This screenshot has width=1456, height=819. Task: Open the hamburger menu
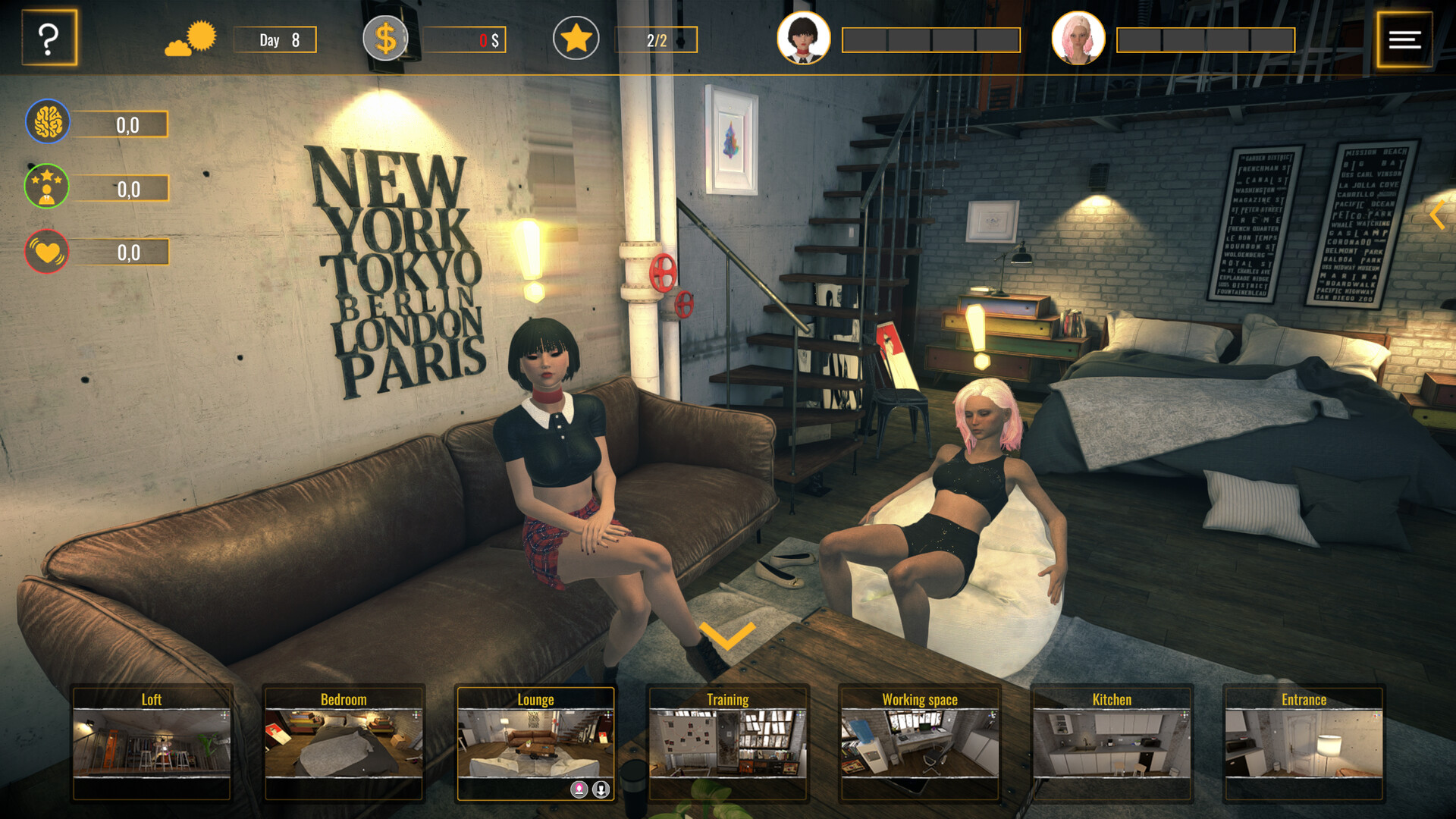point(1404,39)
